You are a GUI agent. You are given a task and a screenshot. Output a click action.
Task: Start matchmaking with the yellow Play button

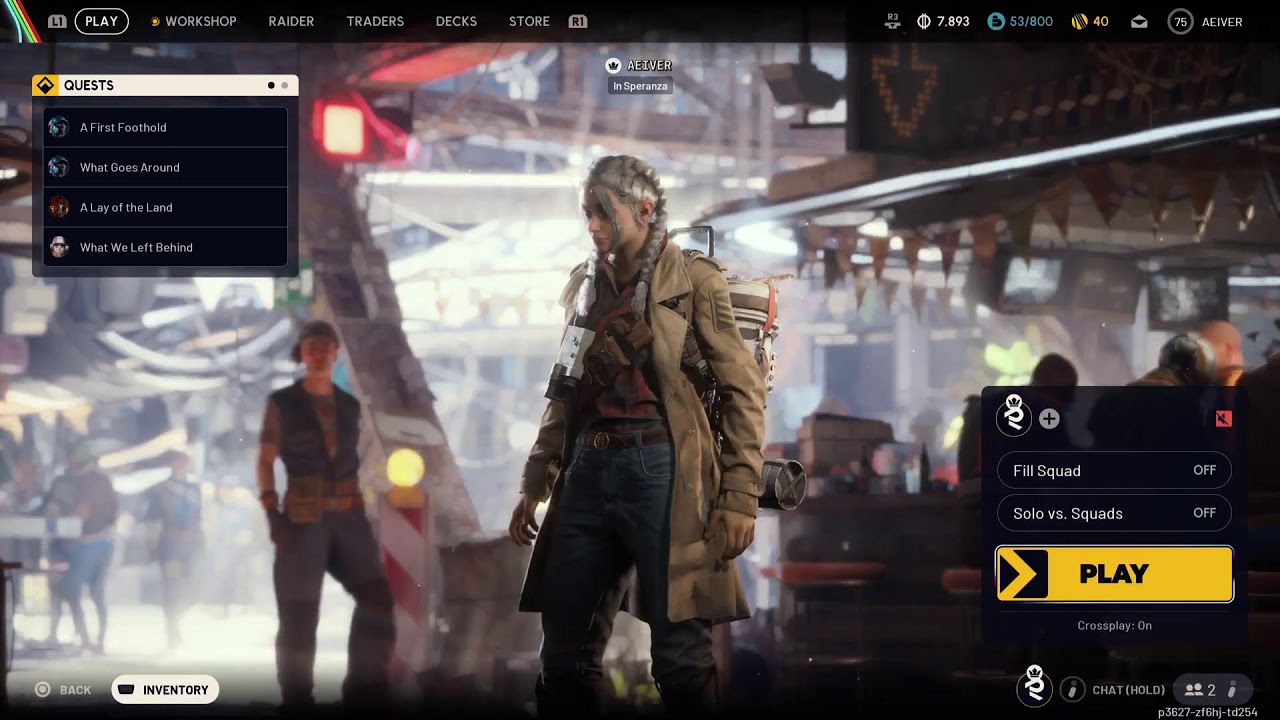pyautogui.click(x=1114, y=574)
